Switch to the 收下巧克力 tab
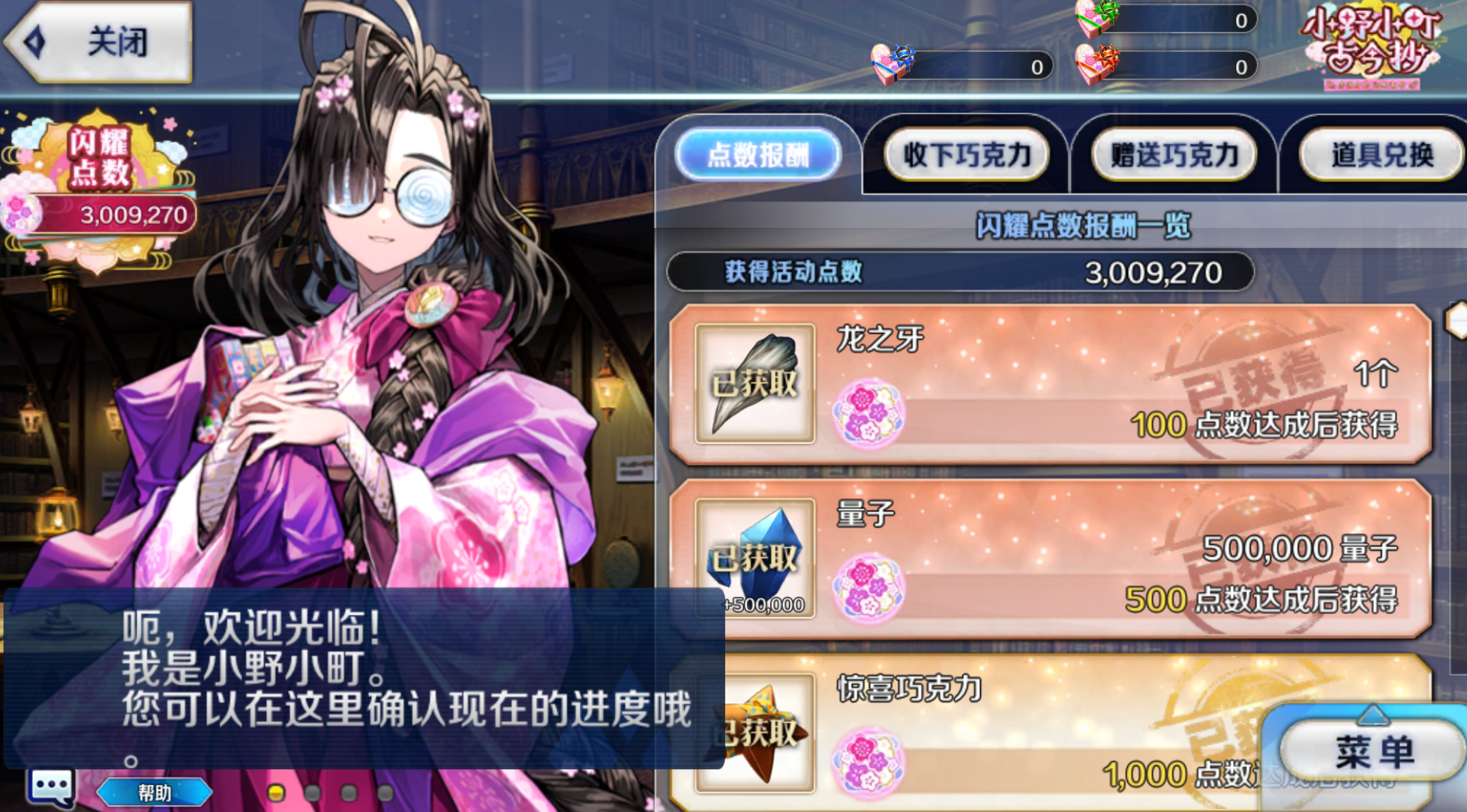Screen dimensions: 1467x812 click(966, 154)
